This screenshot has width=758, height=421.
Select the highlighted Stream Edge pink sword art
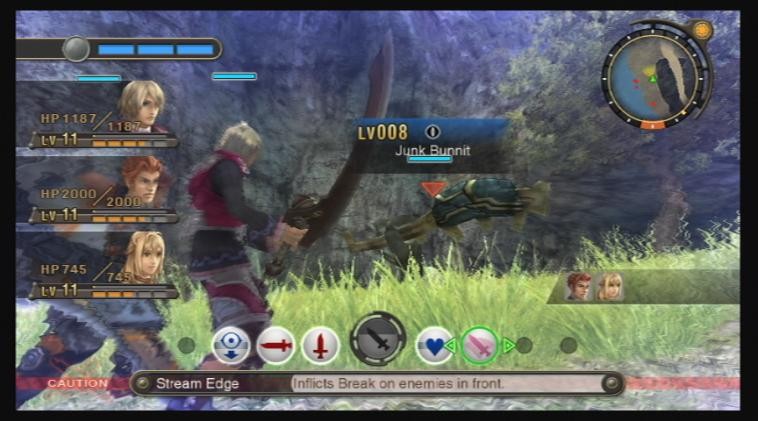pyautogui.click(x=479, y=345)
